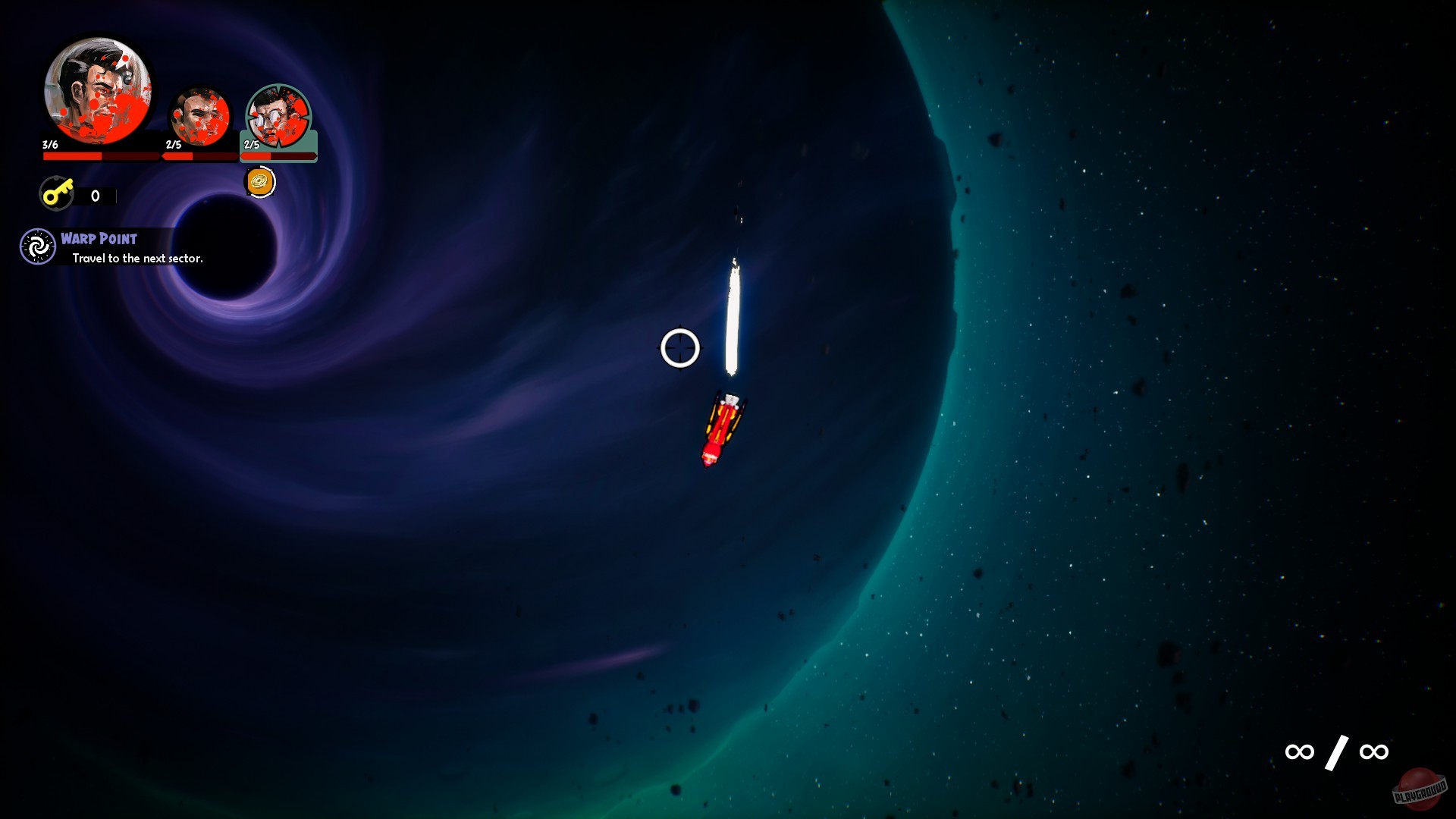Image resolution: width=1456 pixels, height=819 pixels.
Task: Click the infinity ammo counter
Action: click(x=1336, y=752)
